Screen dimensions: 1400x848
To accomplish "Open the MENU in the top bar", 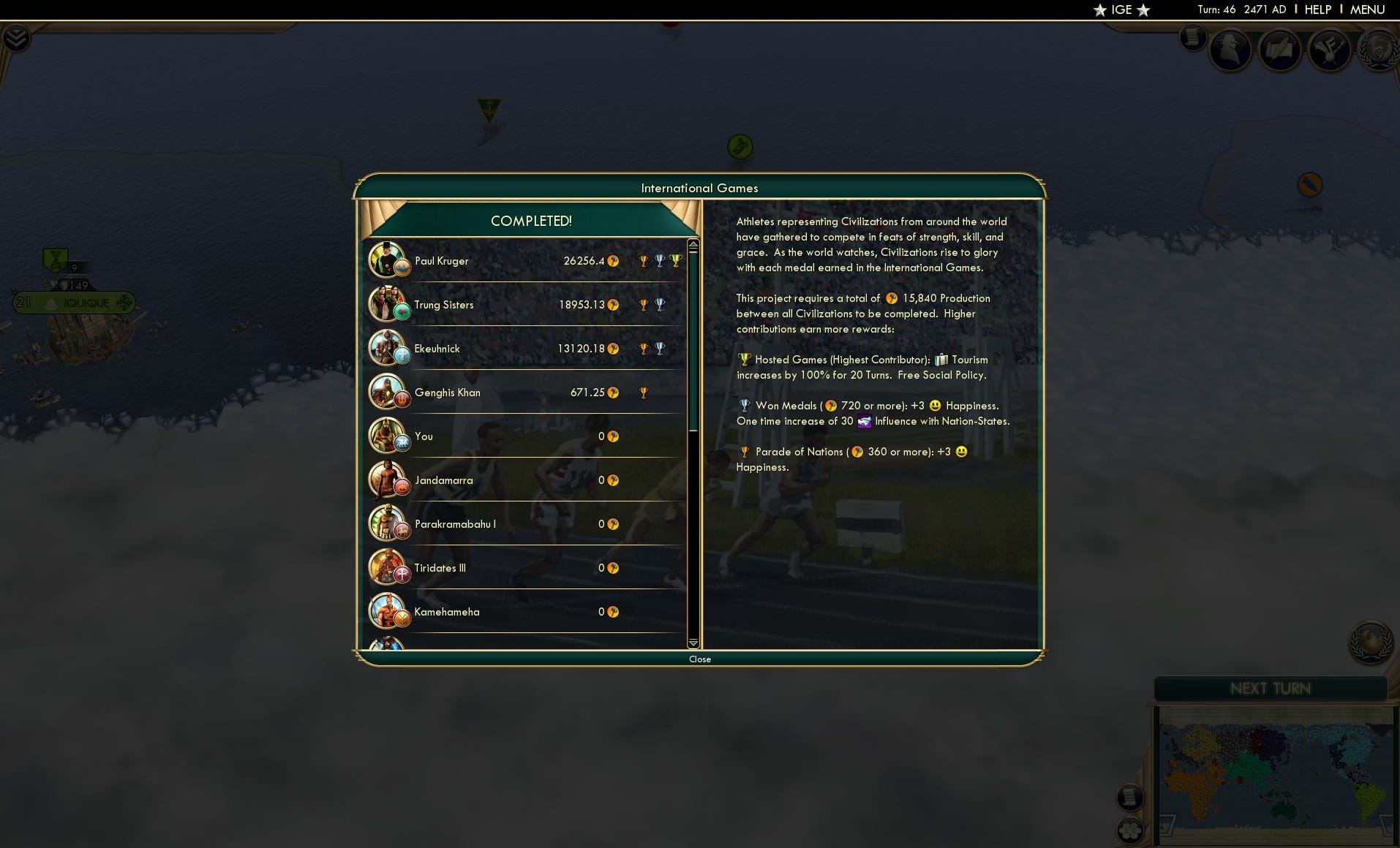I will tap(1368, 10).
